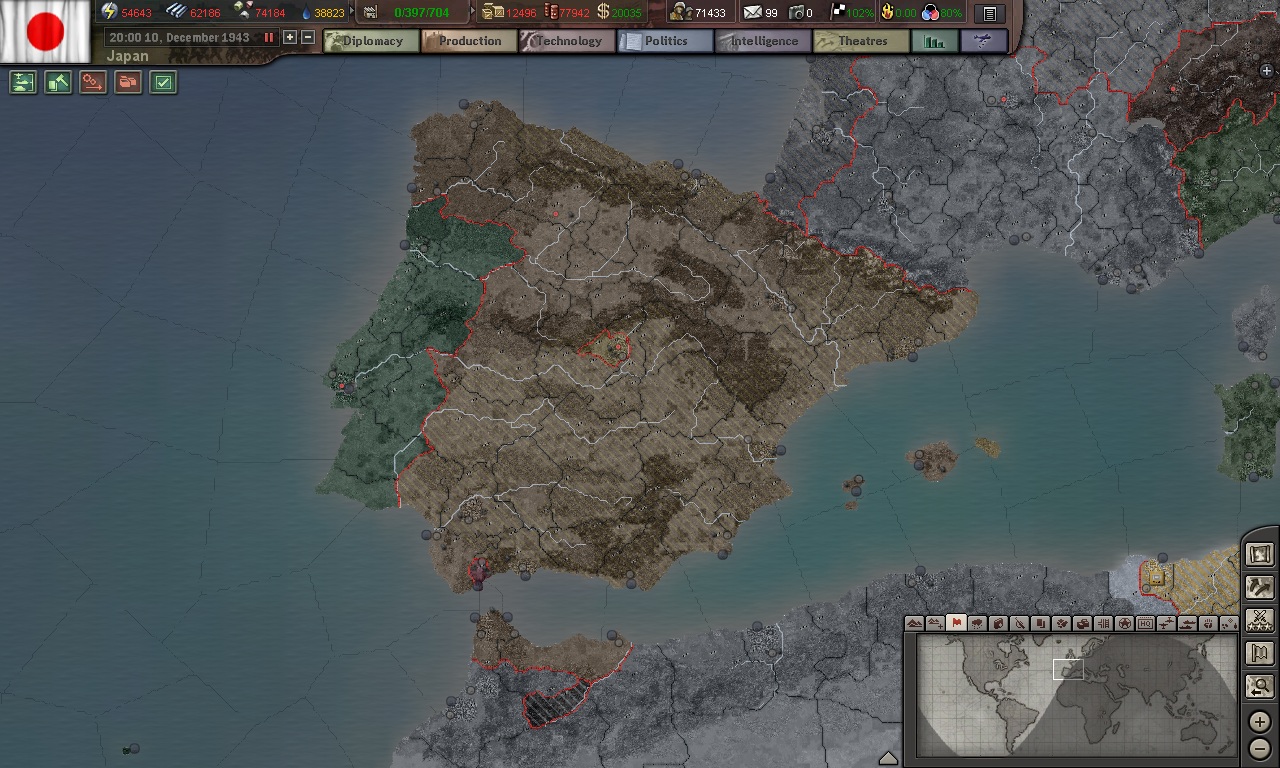This screenshot has height=768, width=1280.
Task: Open the terrain map mode
Action: (x=912, y=623)
